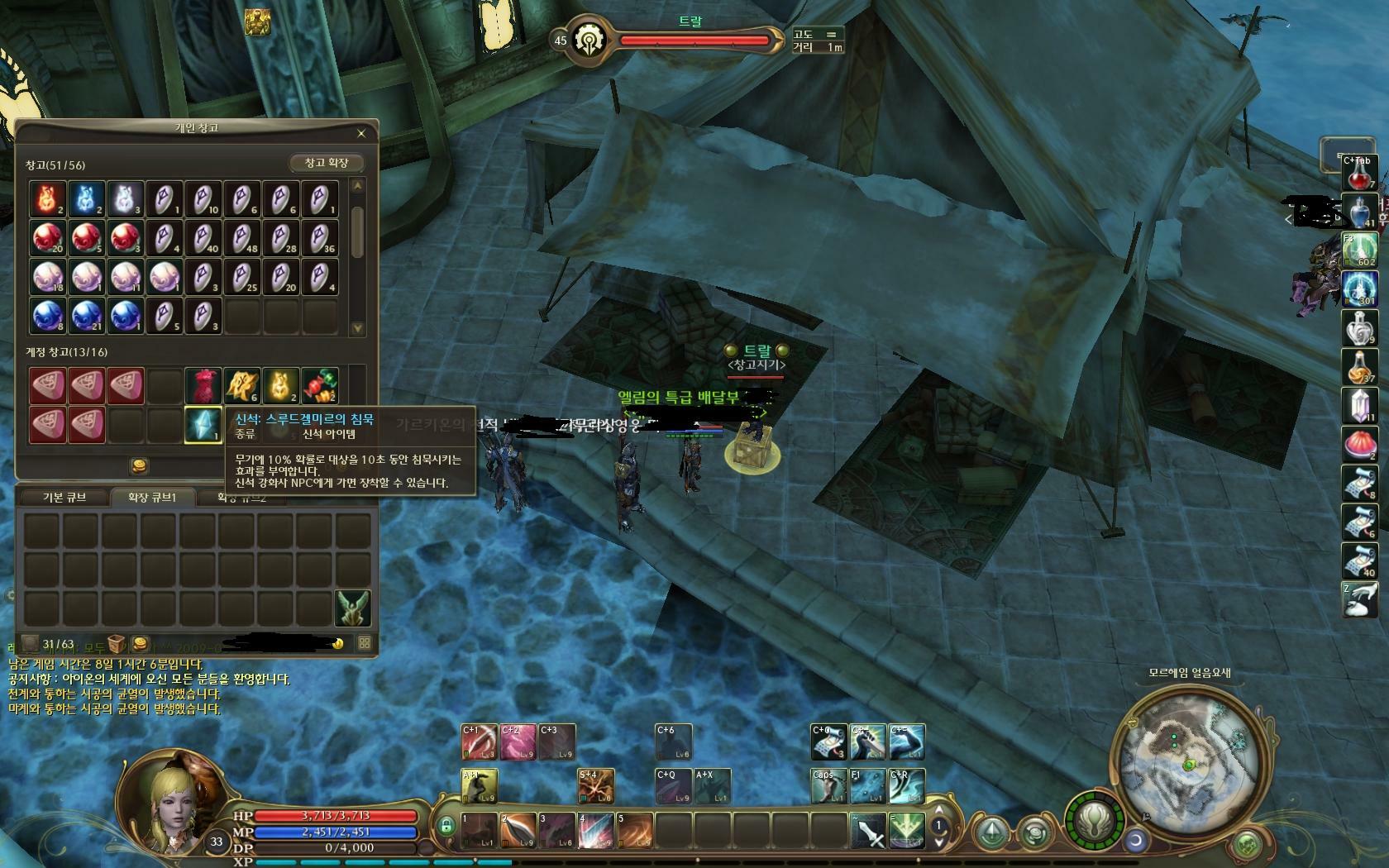Select the green winged item in the cube

(x=352, y=608)
